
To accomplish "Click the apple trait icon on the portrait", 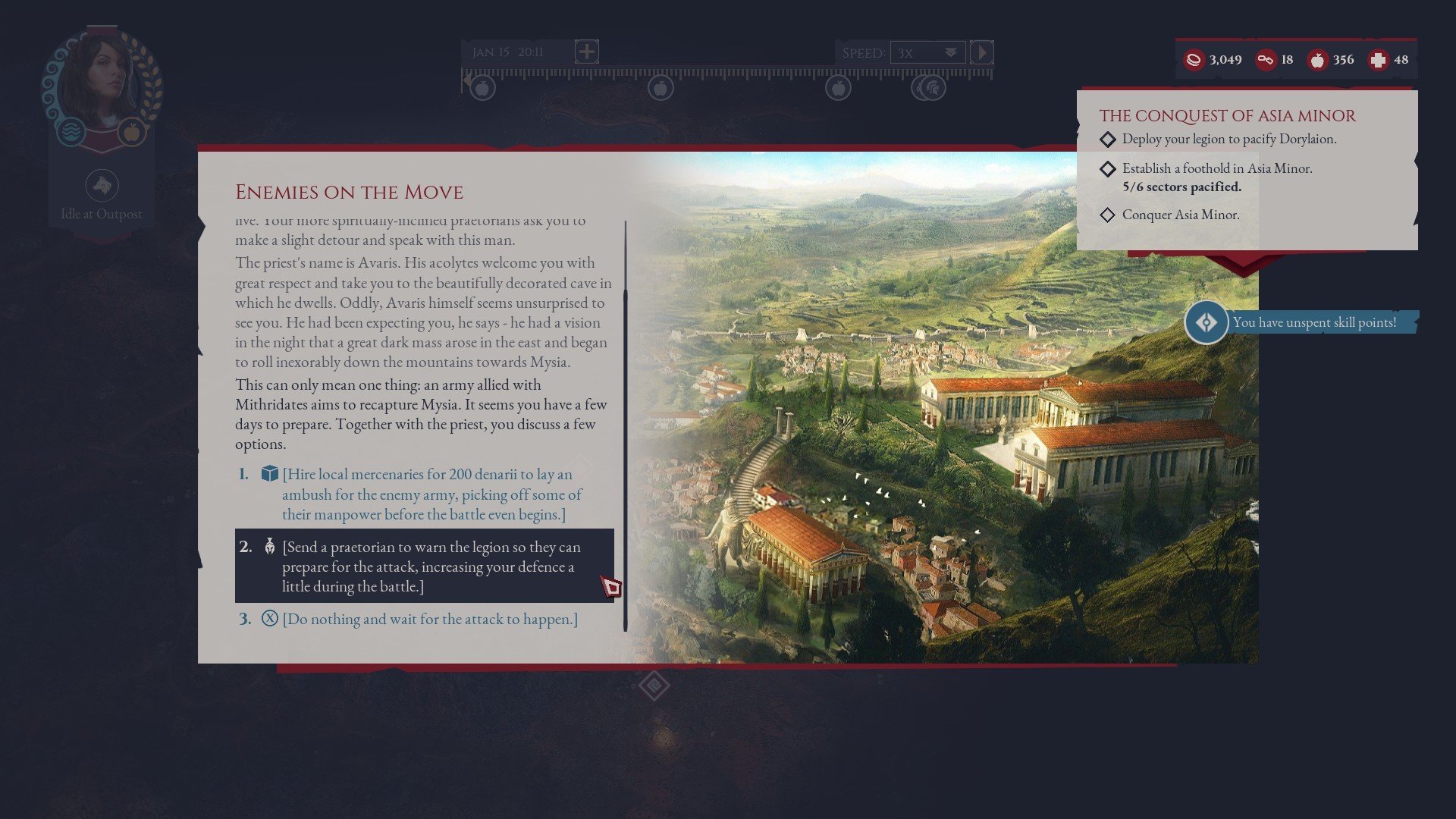I will coord(130,130).
